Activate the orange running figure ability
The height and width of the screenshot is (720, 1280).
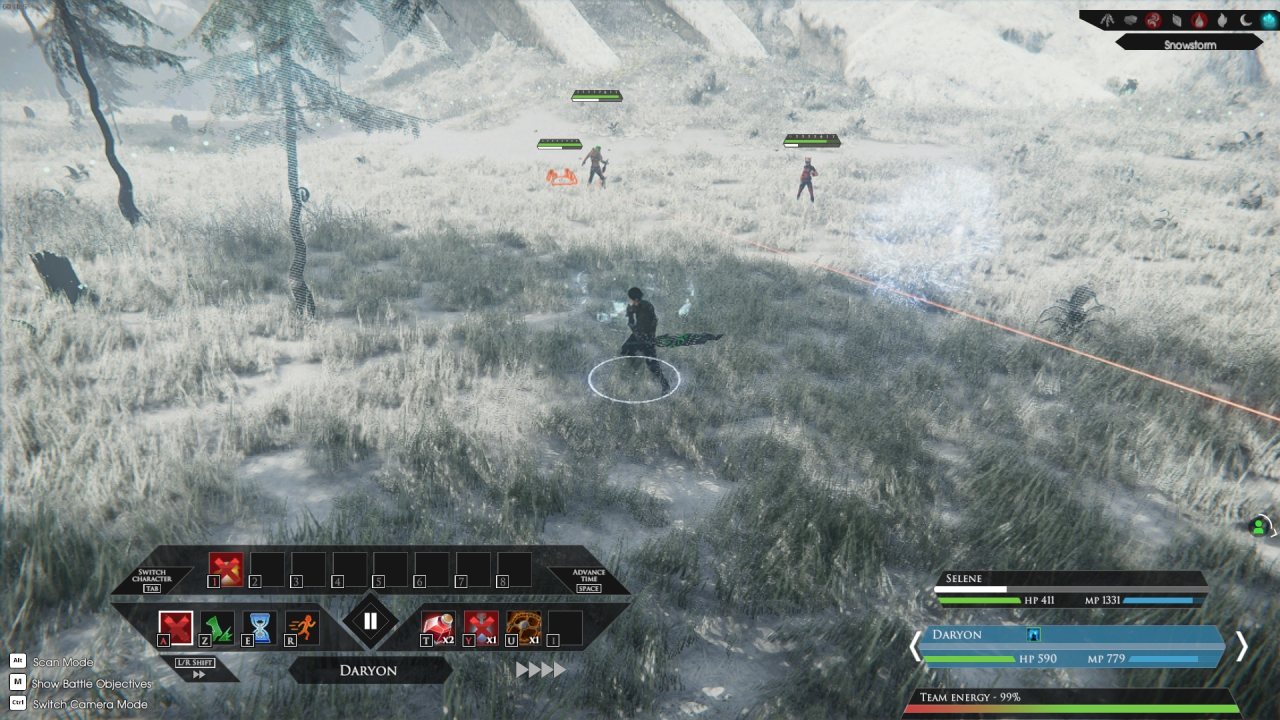coord(302,627)
